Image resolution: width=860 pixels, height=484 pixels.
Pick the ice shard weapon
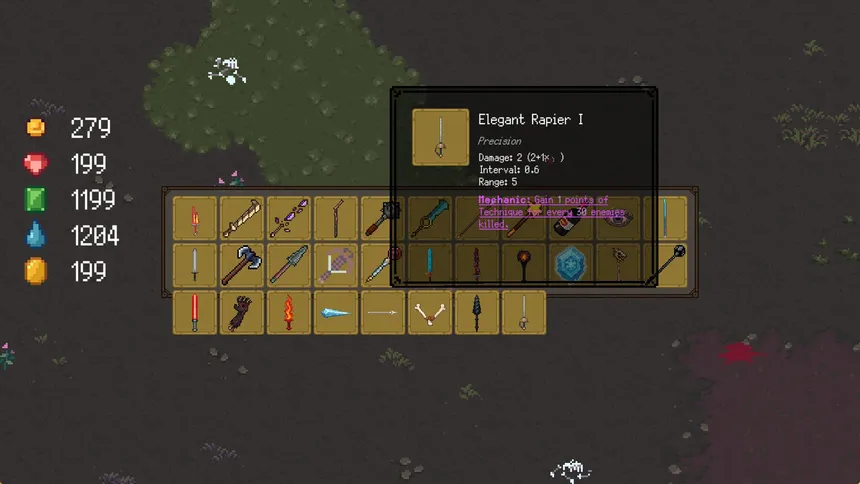tap(335, 312)
